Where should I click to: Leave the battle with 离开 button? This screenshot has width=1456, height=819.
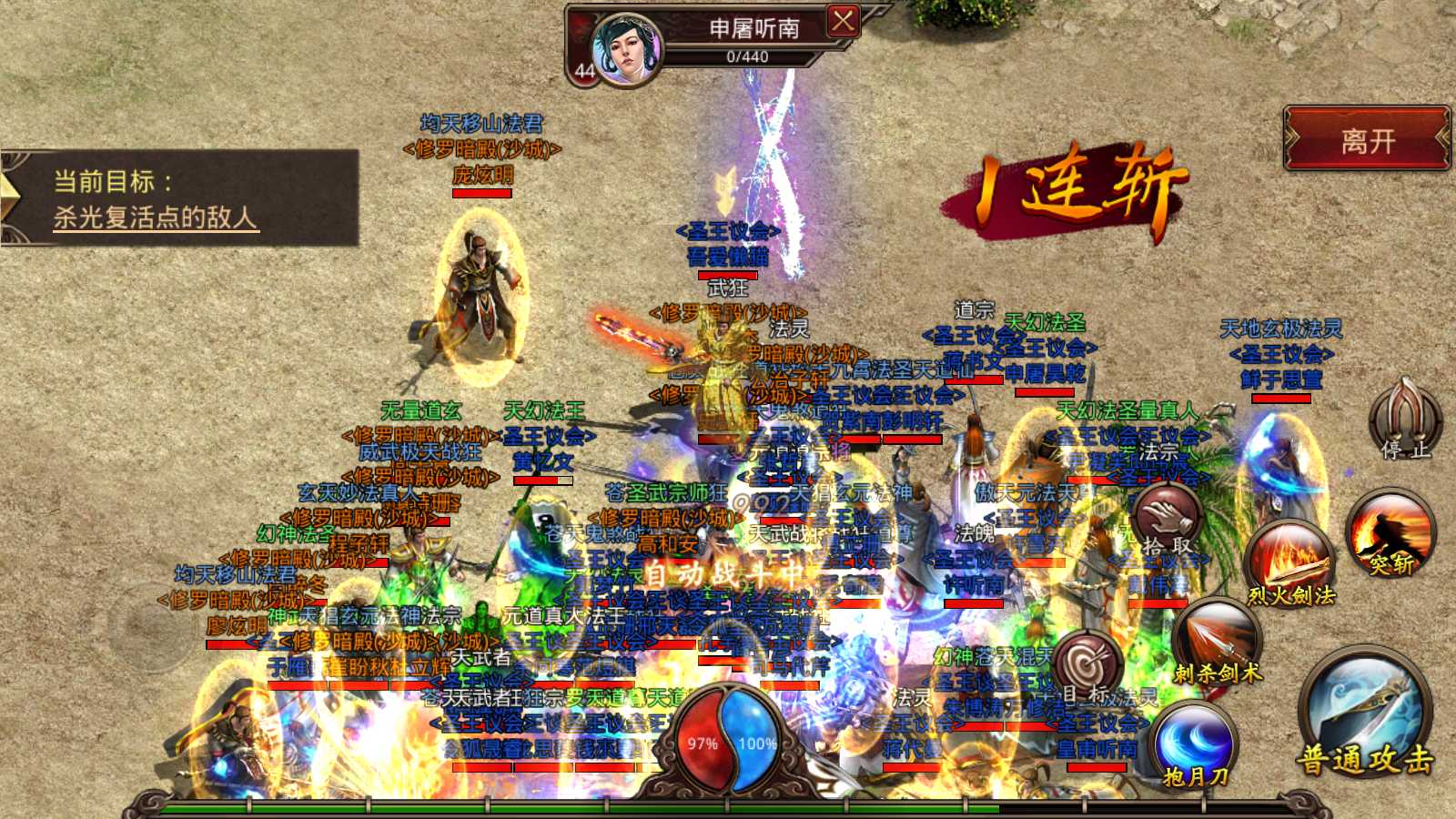(x=1367, y=139)
